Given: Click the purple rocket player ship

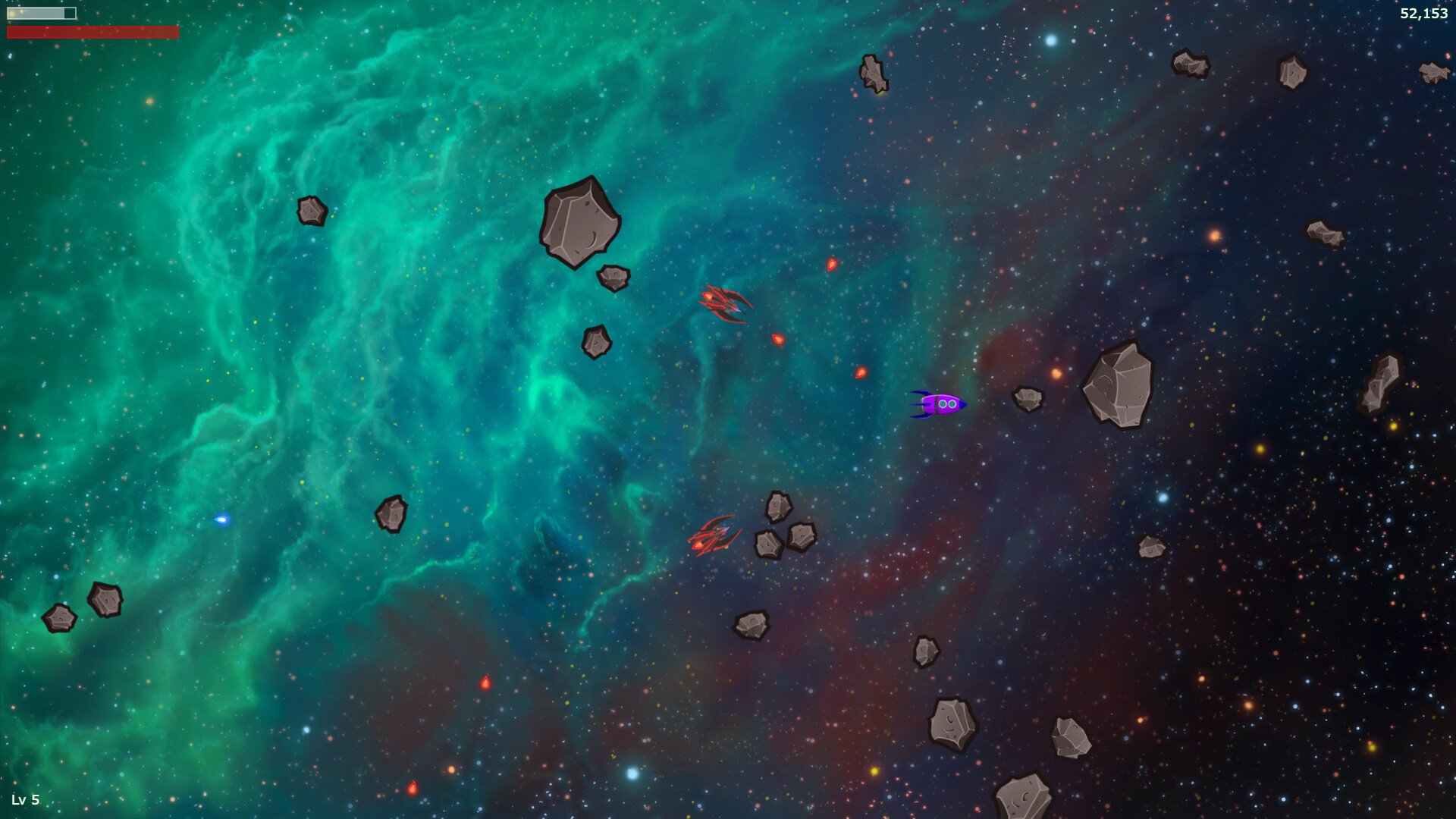Looking at the screenshot, I should coord(940,405).
